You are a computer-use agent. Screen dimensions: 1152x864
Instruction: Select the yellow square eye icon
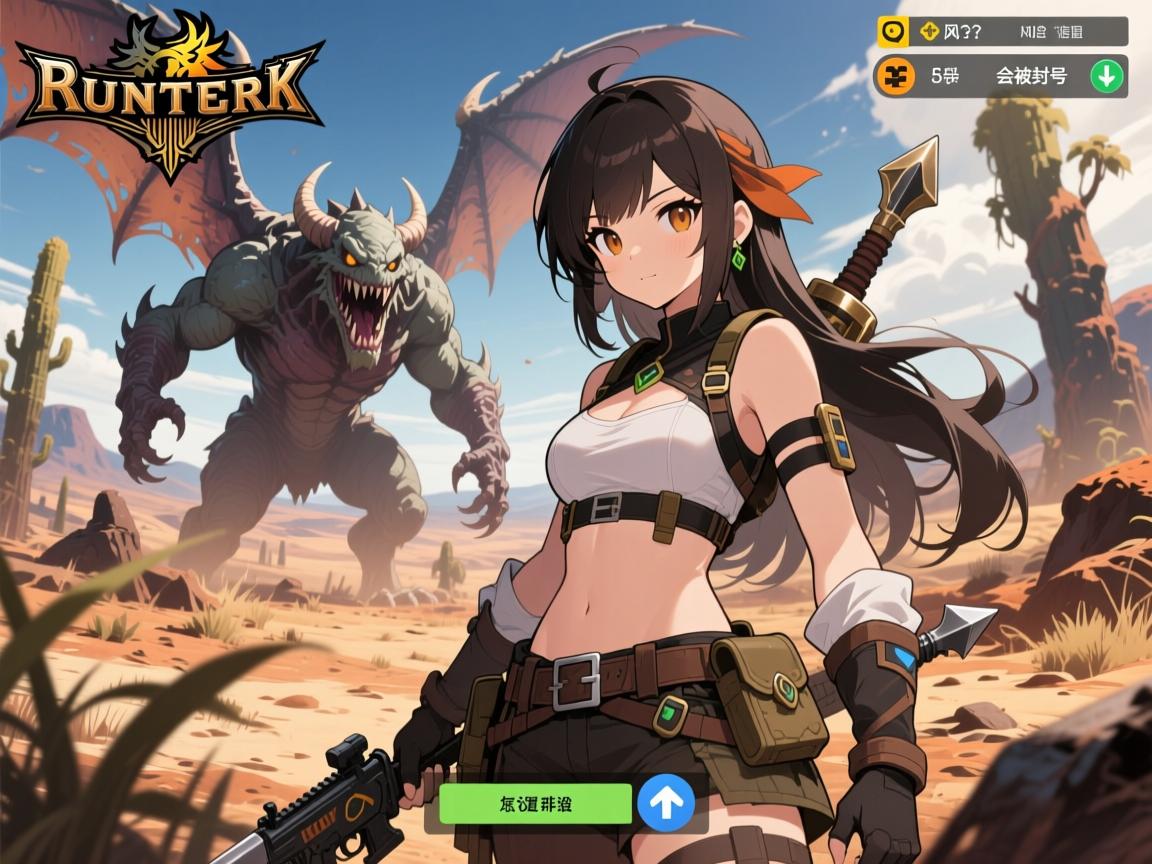tap(892, 32)
